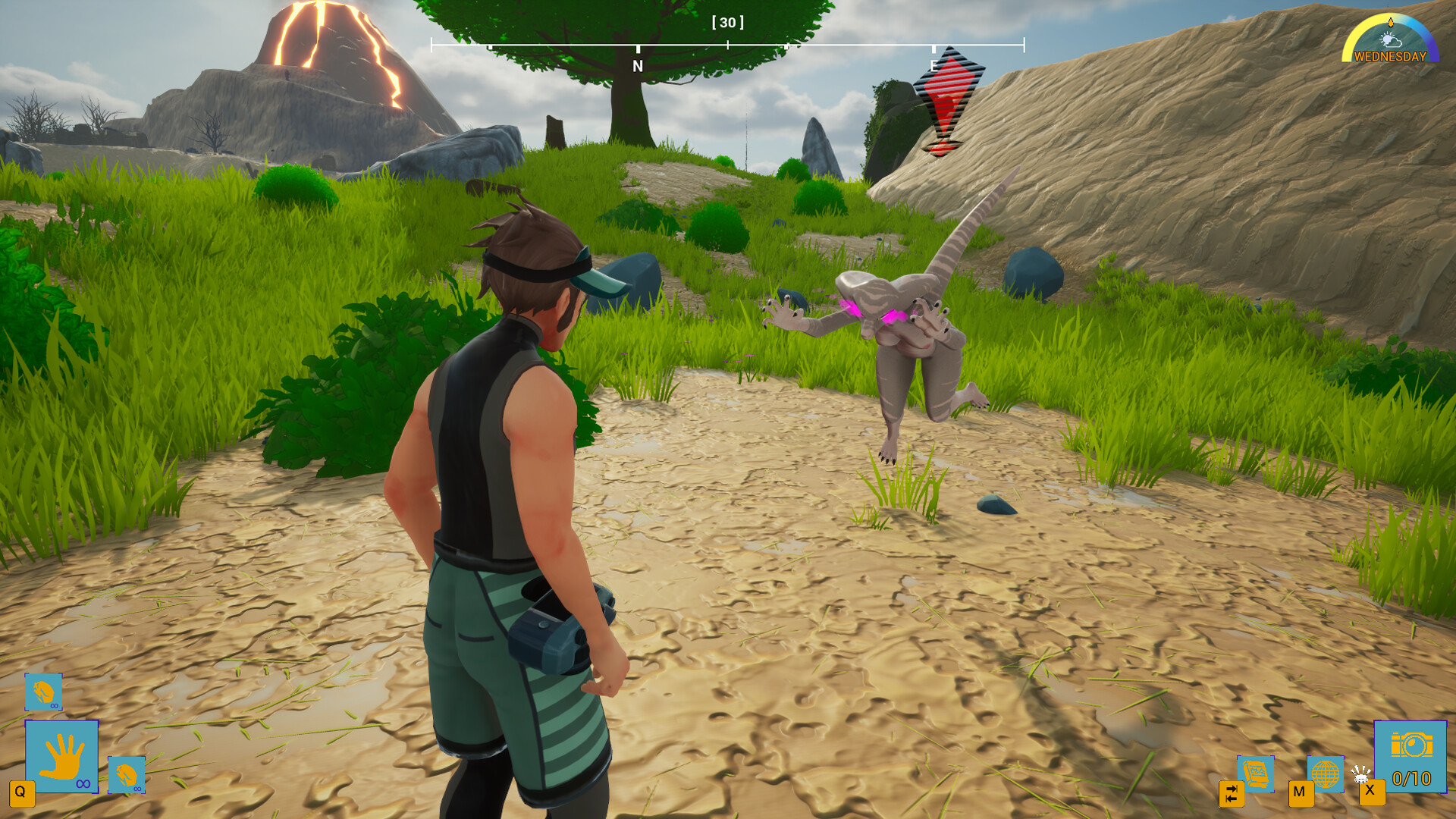This screenshot has height=819, width=1456.
Task: Select the left throw-item slot above the hand
Action: (43, 691)
